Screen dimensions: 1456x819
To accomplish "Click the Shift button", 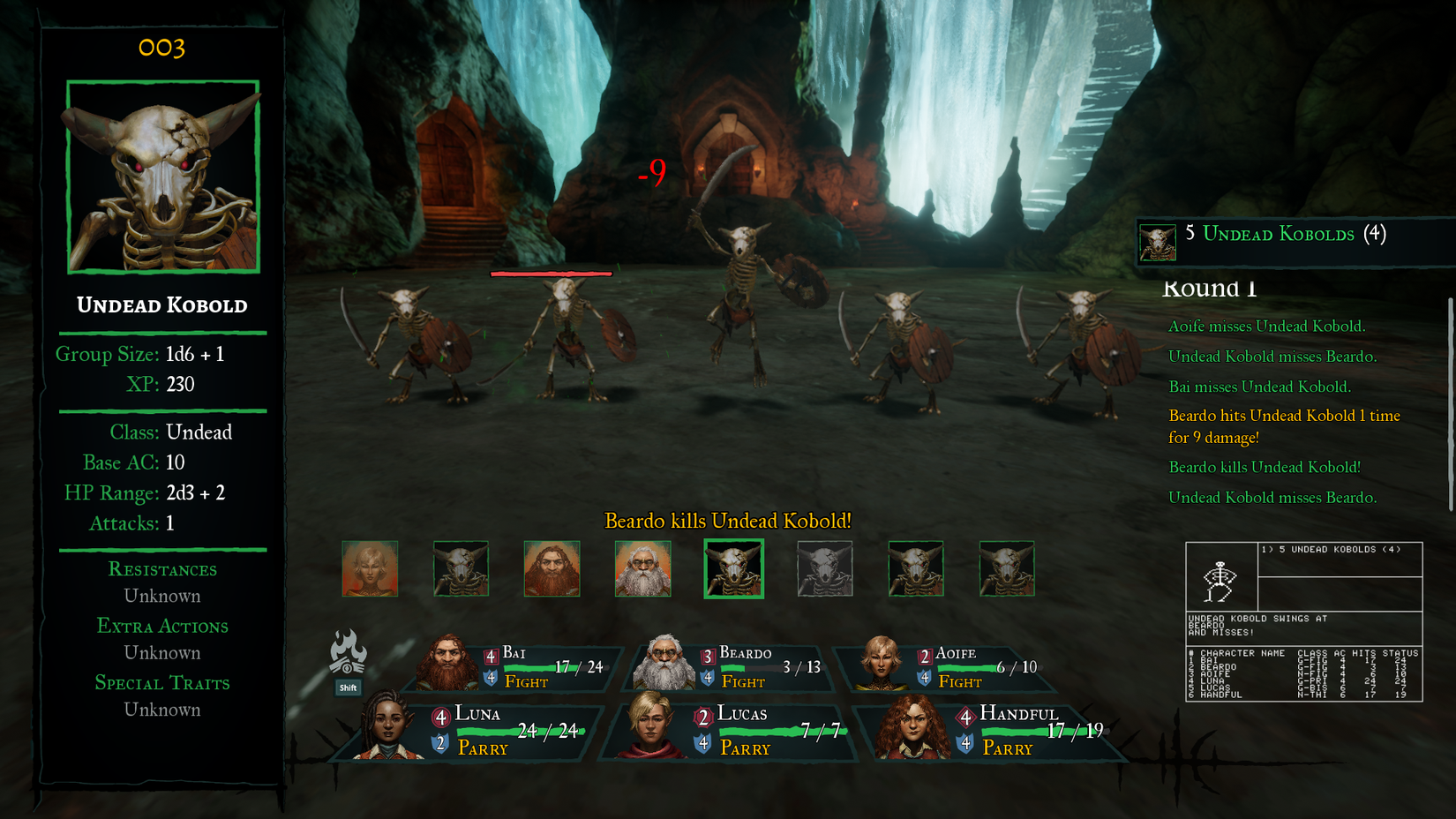I will click(348, 686).
